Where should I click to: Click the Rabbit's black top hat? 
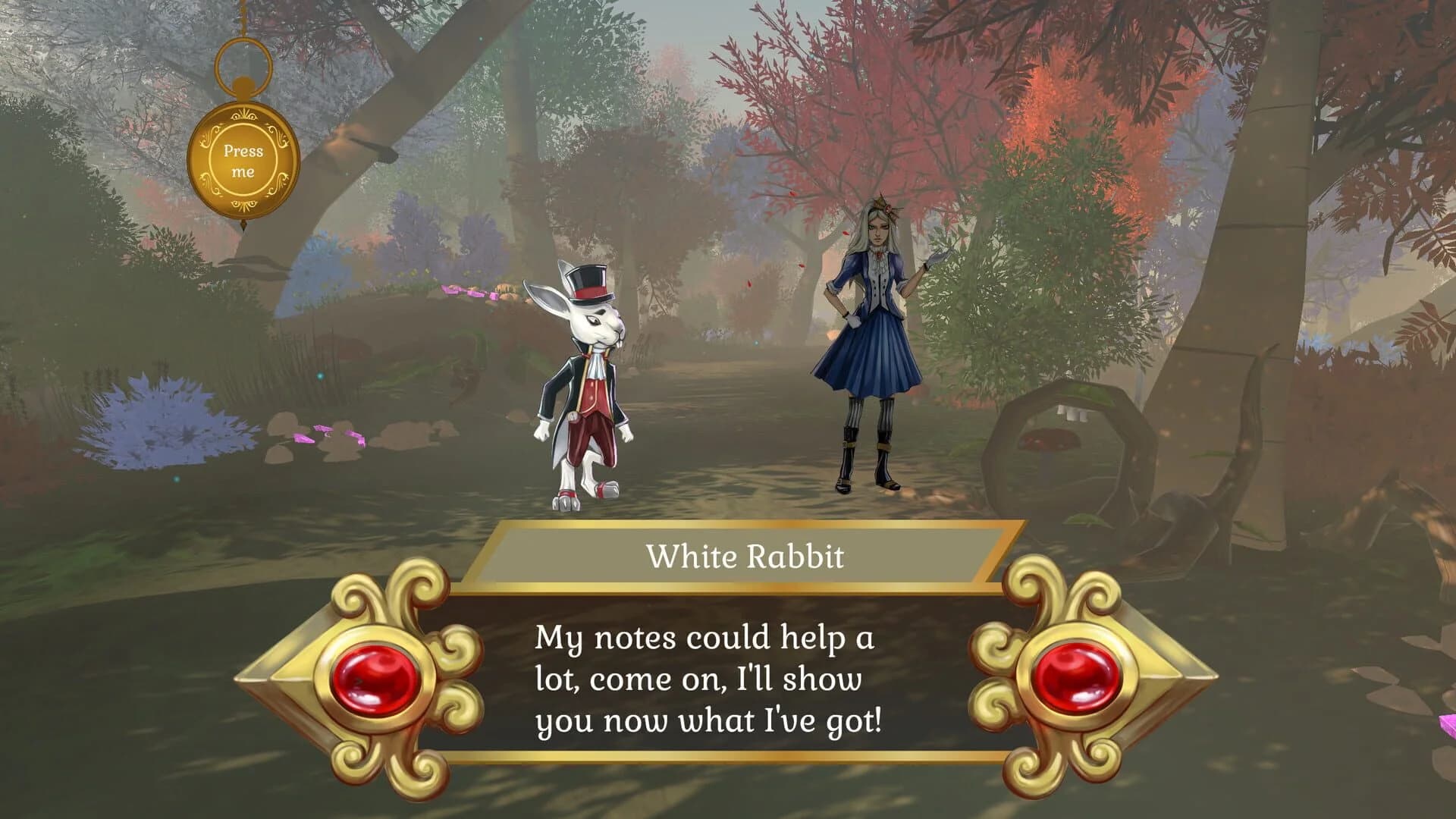pos(588,281)
